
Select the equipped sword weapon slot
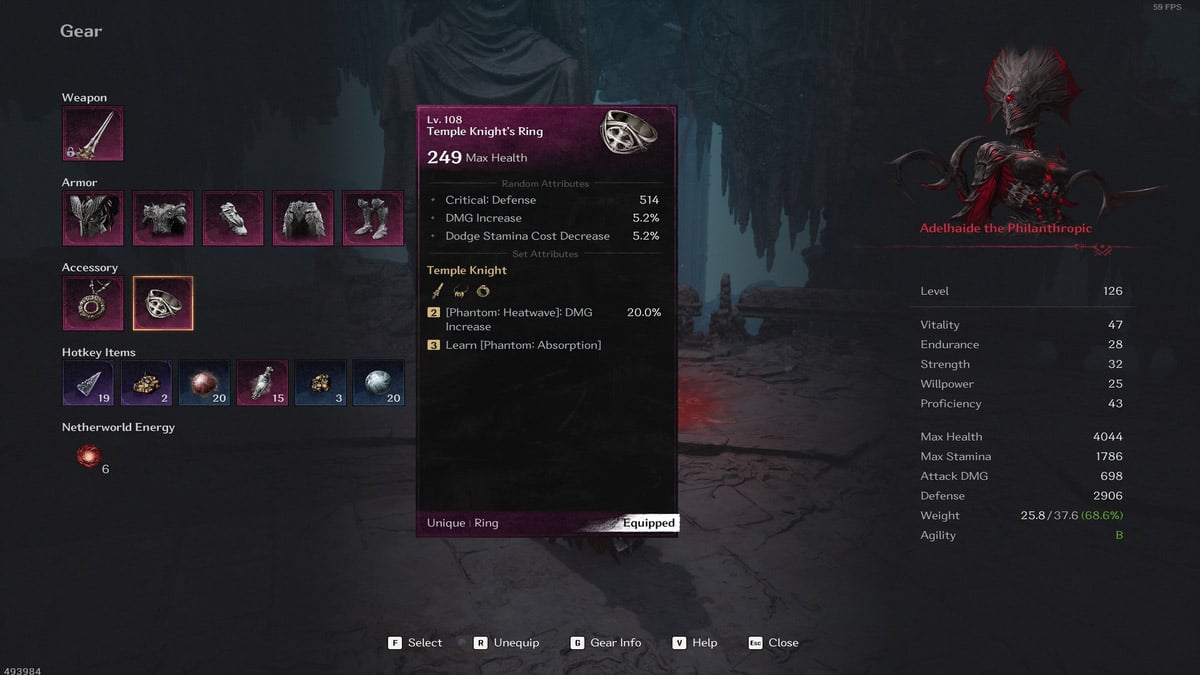(x=93, y=134)
